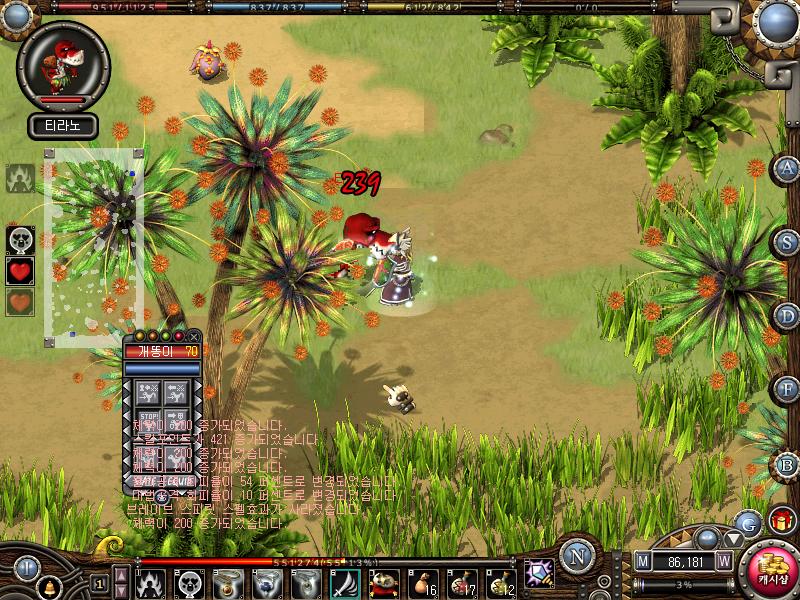Close the pet command panel
800x600 pixels.
[194, 337]
